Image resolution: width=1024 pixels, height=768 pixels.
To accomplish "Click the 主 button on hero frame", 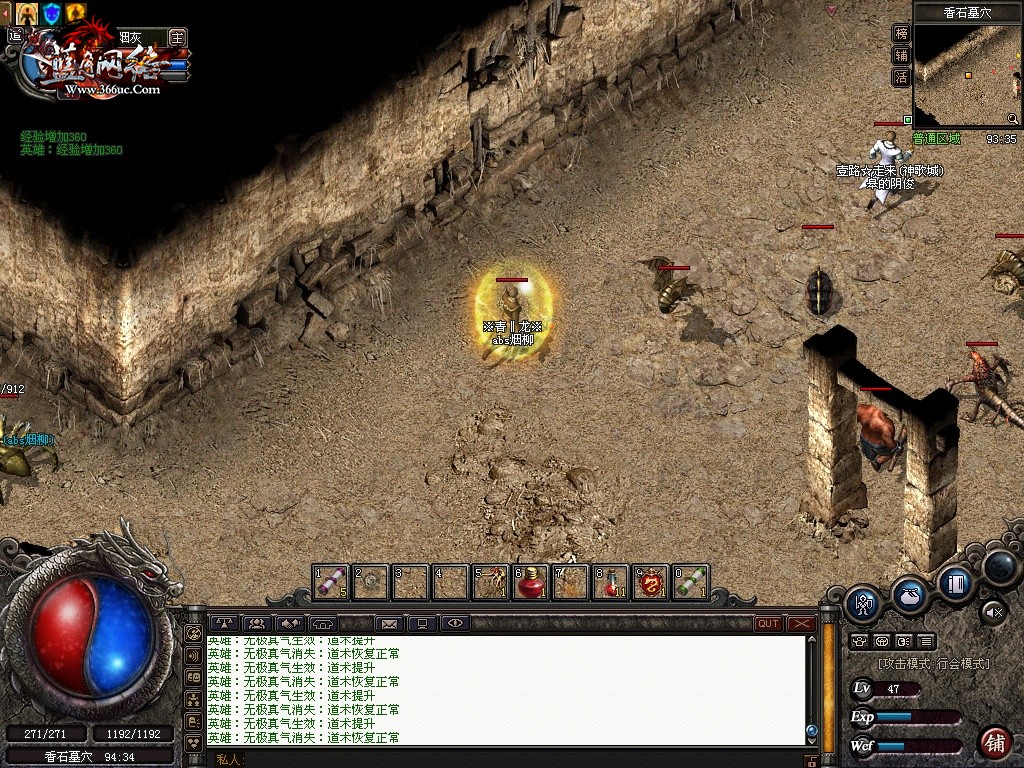I will click(177, 37).
